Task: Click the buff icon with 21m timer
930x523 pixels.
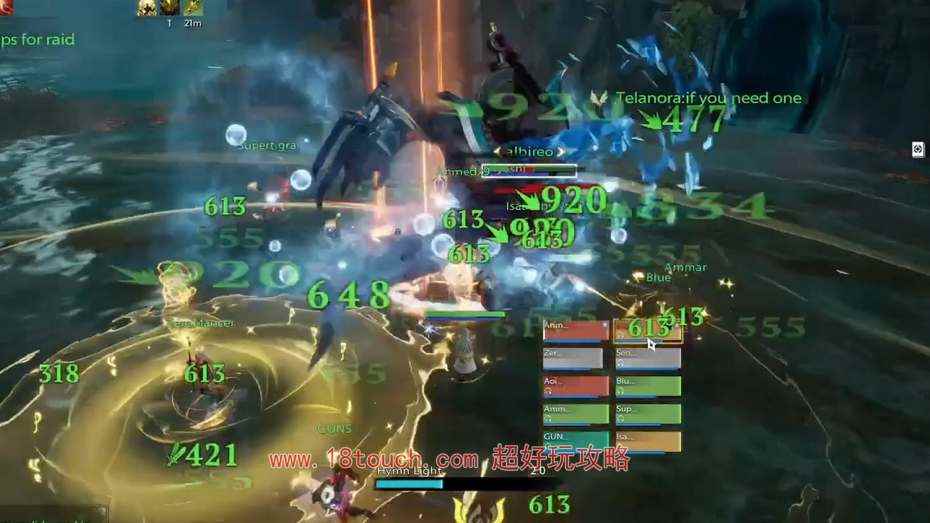Action: [x=189, y=9]
